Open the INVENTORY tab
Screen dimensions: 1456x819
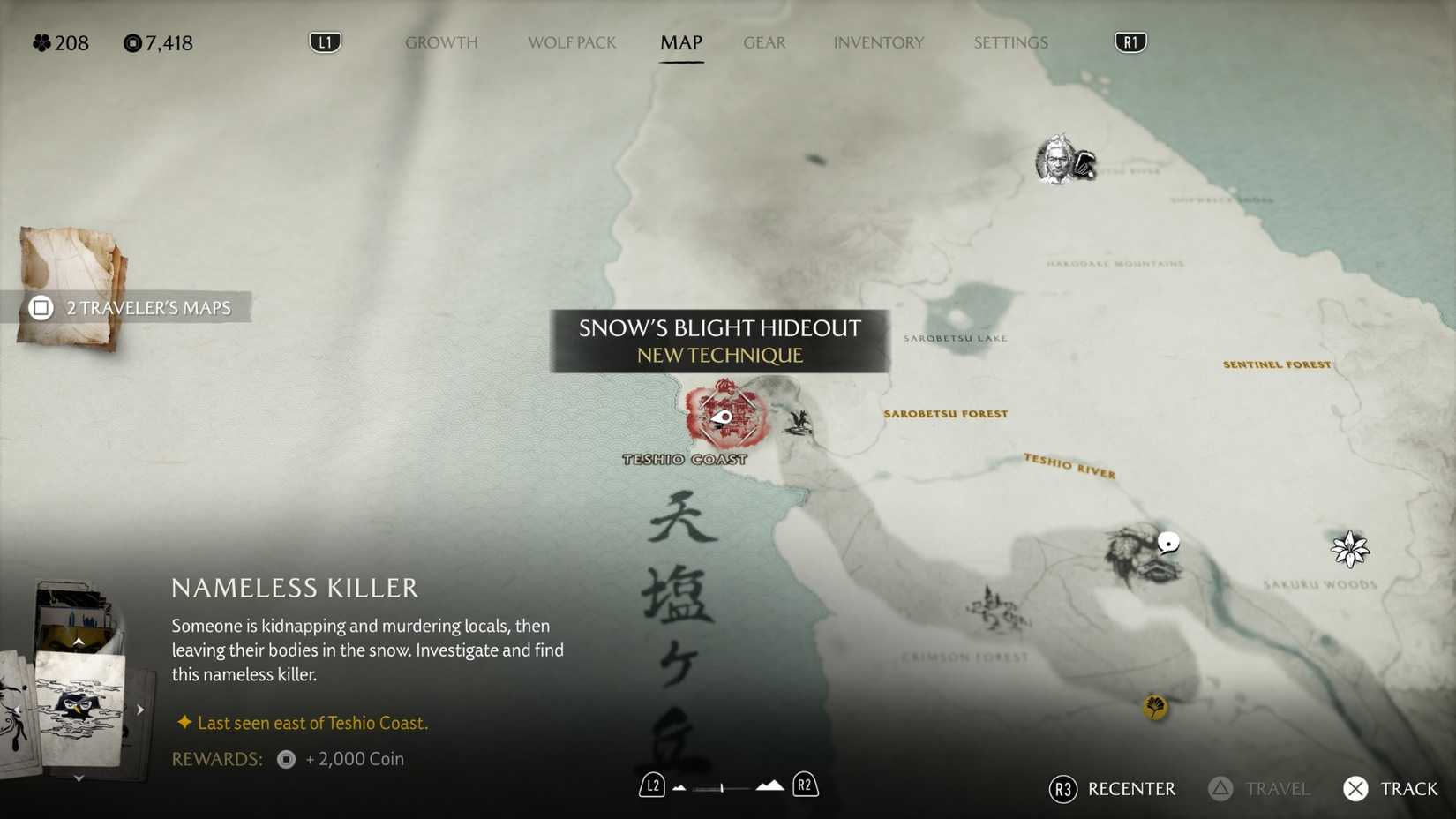click(879, 42)
